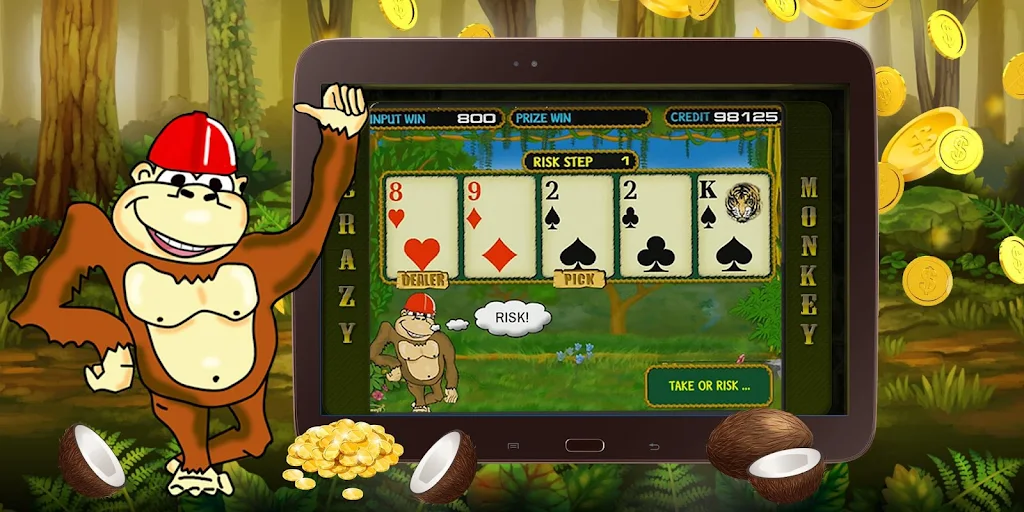
Task: Choose the king of spades card
Action: 734,225
